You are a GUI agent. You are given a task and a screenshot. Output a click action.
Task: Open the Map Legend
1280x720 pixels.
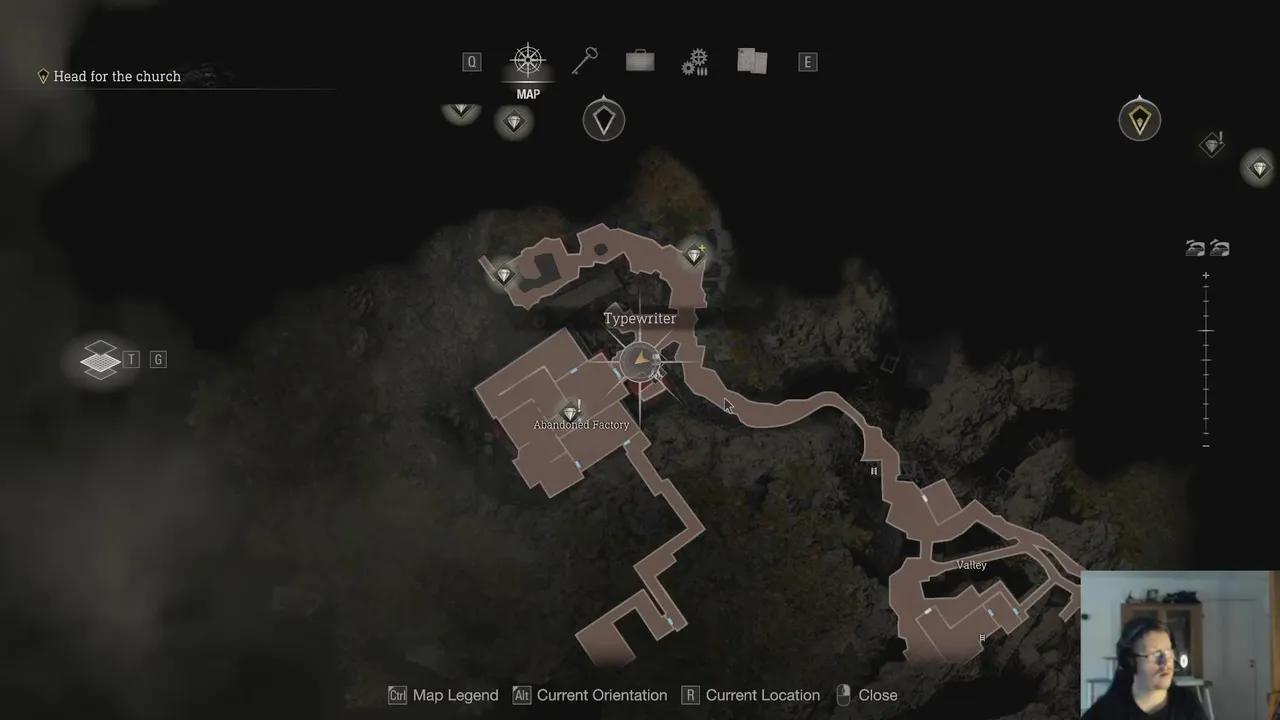click(x=443, y=695)
